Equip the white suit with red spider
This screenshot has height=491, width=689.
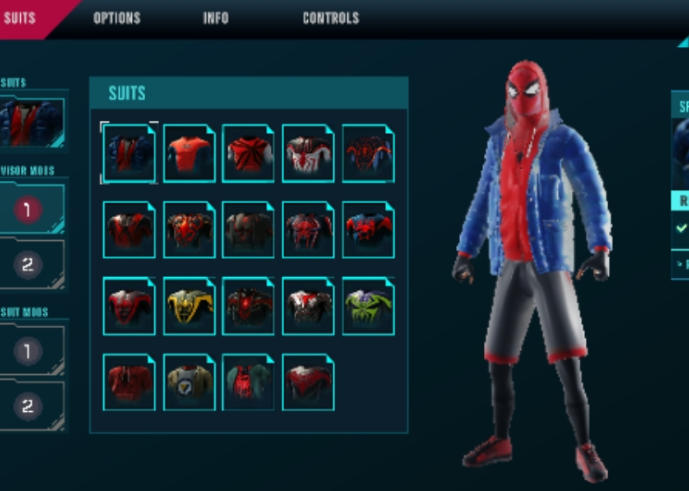coord(308,153)
